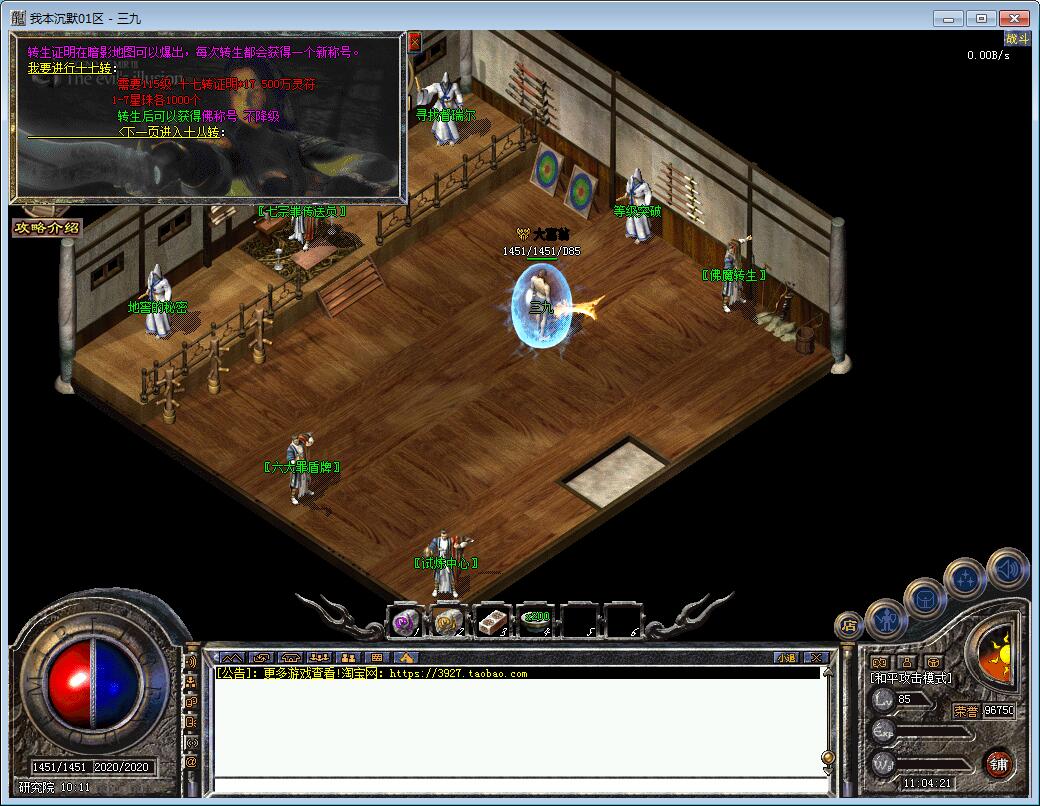The image size is (1040, 806).
Task: Close the NPC rebirth dialogue window
Action: point(415,42)
